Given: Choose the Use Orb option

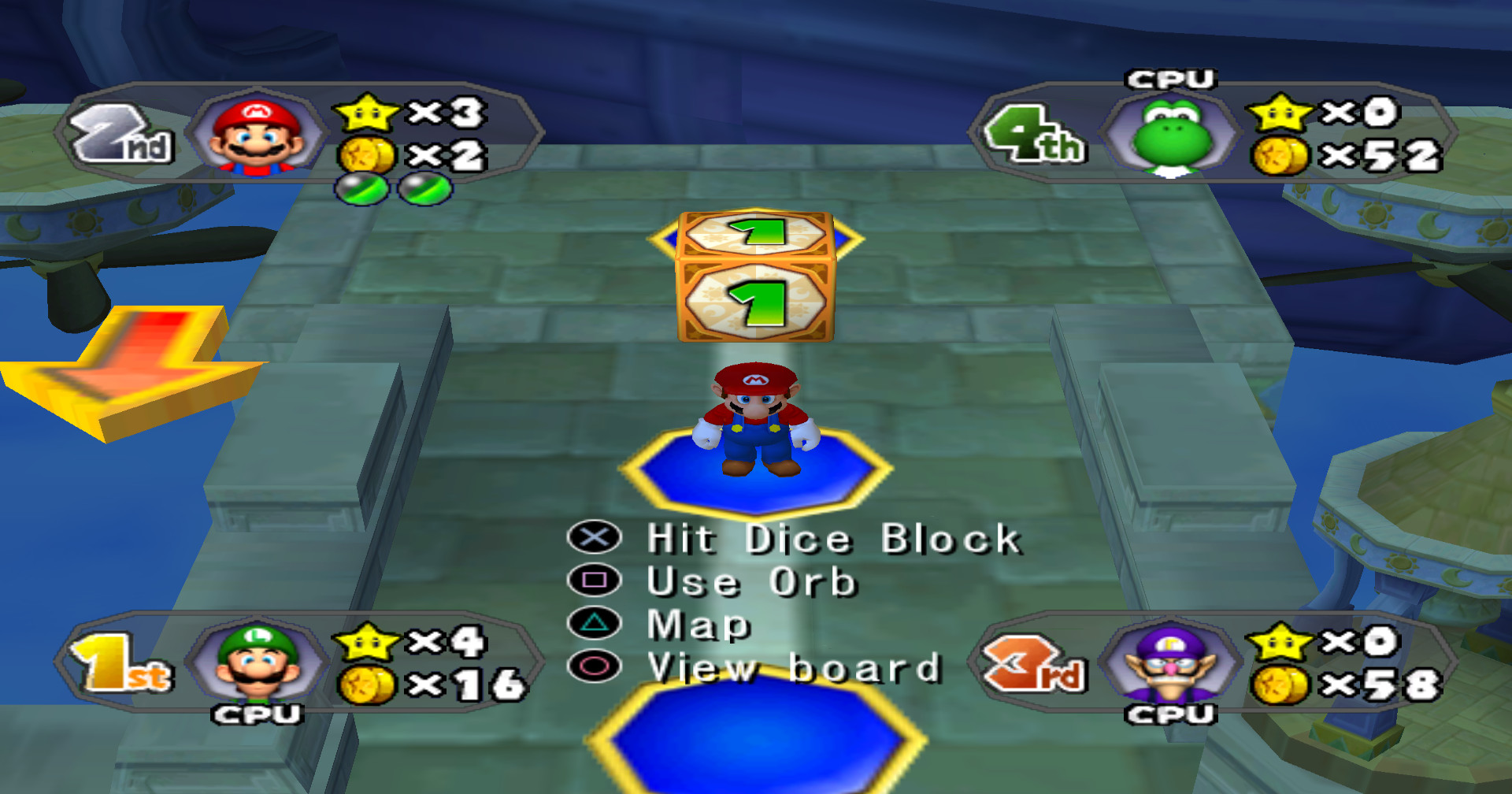Looking at the screenshot, I should 748,583.
